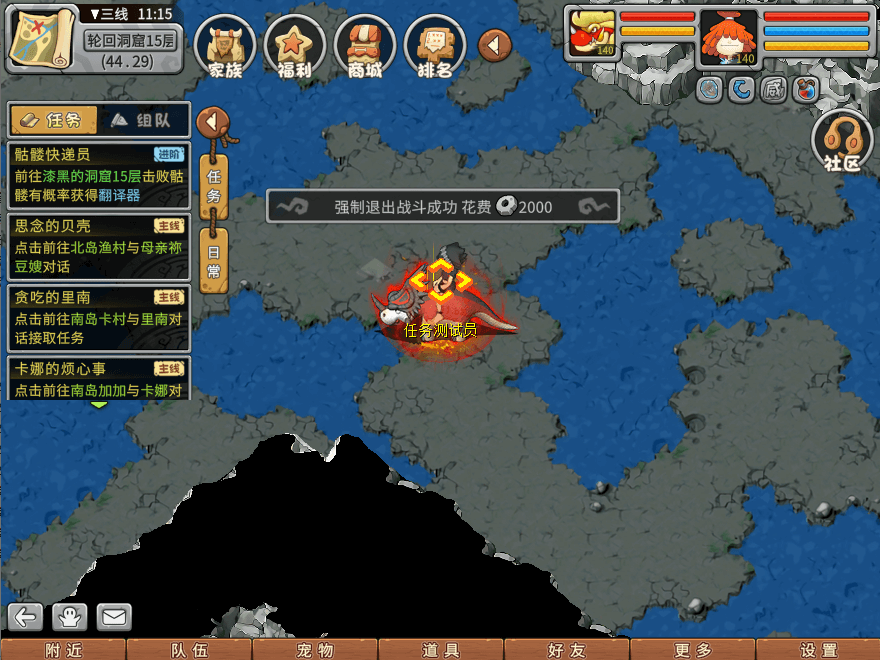Open the mail envelope button

[x=114, y=617]
